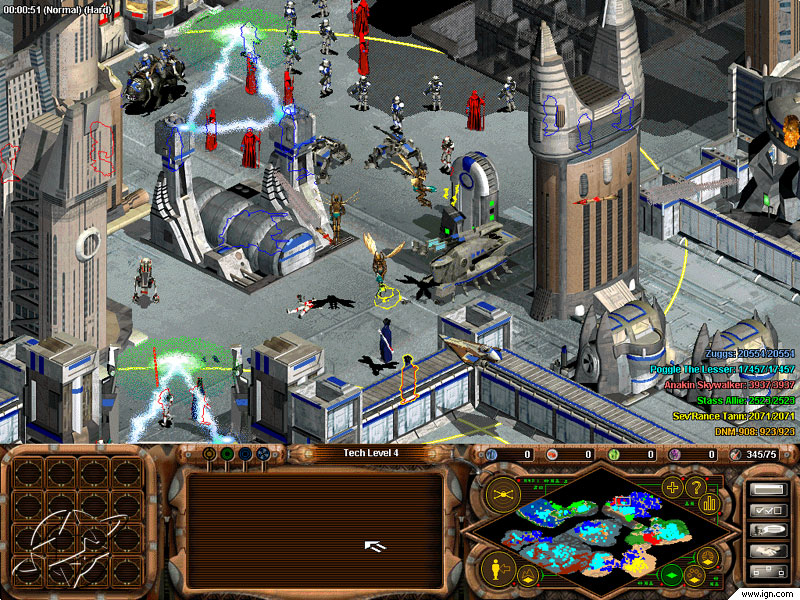
Task: Open diplomacy with the handshake button
Action: pyautogui.click(x=767, y=551)
